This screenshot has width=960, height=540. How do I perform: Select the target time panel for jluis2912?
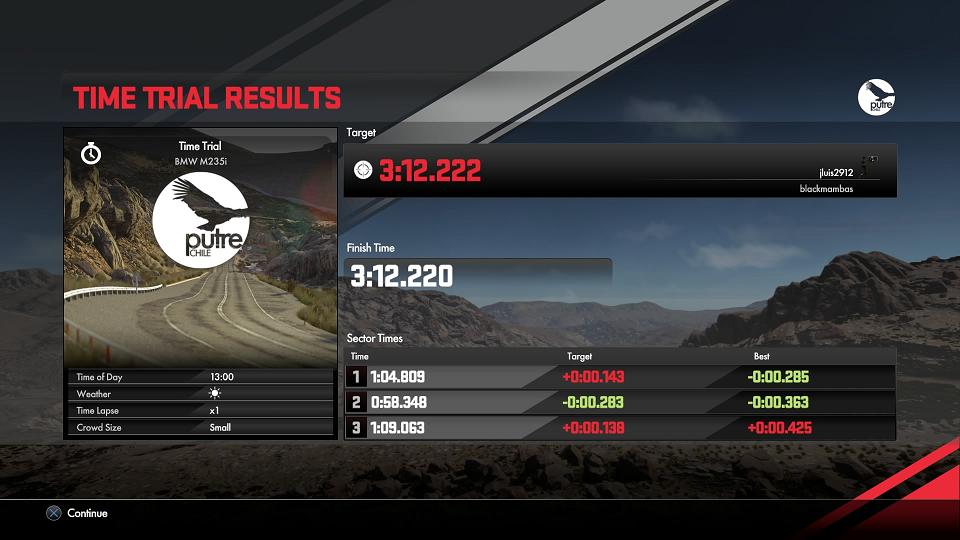coord(620,171)
